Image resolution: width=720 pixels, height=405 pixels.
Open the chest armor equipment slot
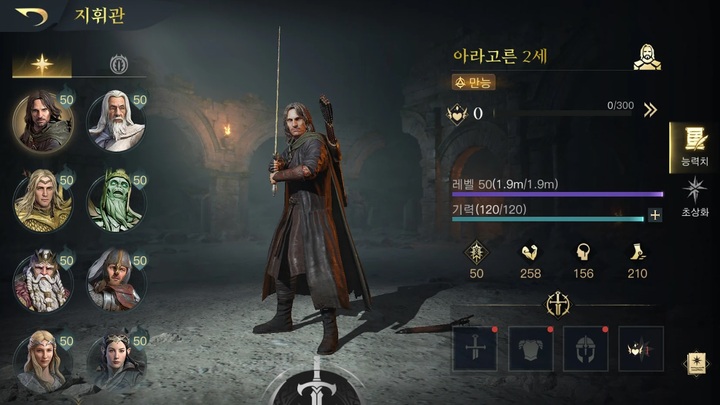coord(530,349)
